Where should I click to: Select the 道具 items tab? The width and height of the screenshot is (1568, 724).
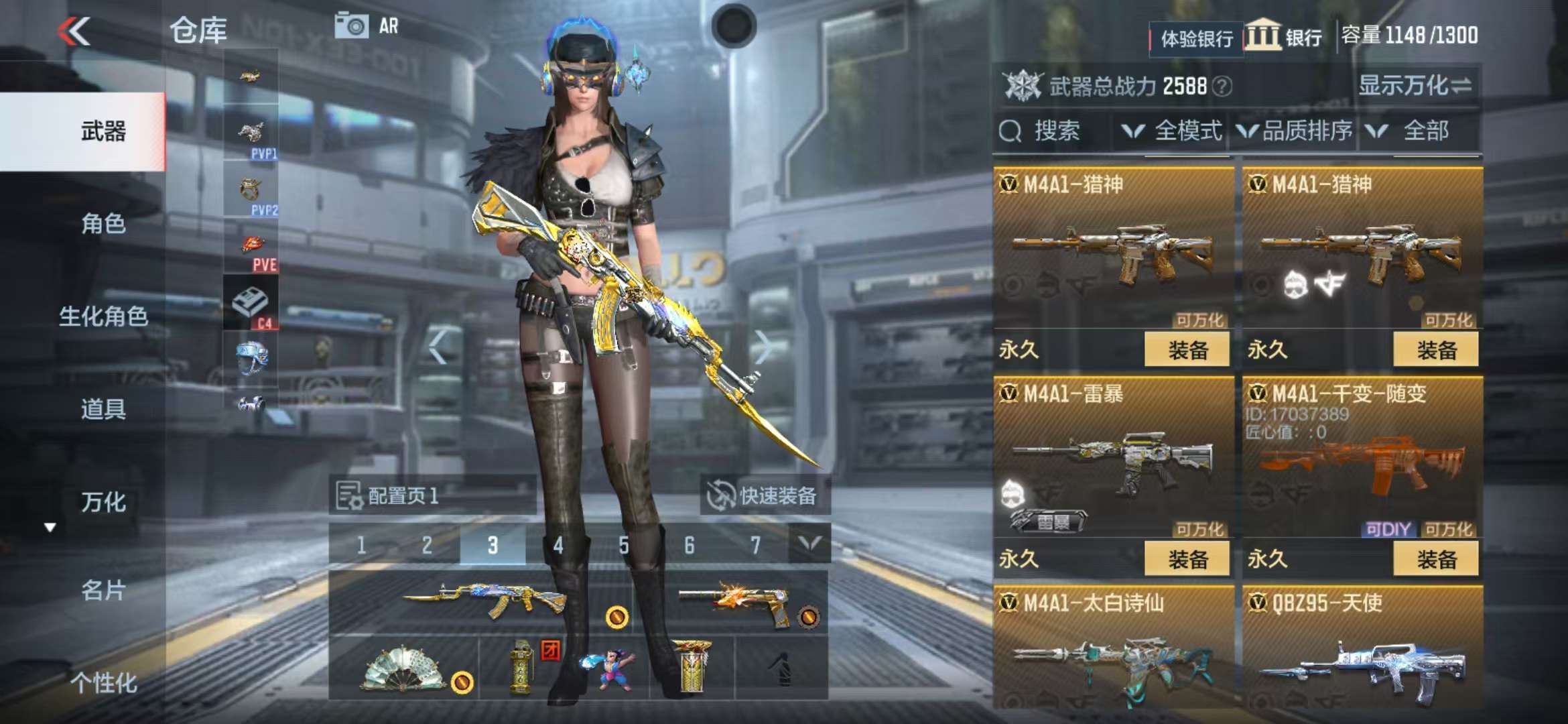point(103,408)
